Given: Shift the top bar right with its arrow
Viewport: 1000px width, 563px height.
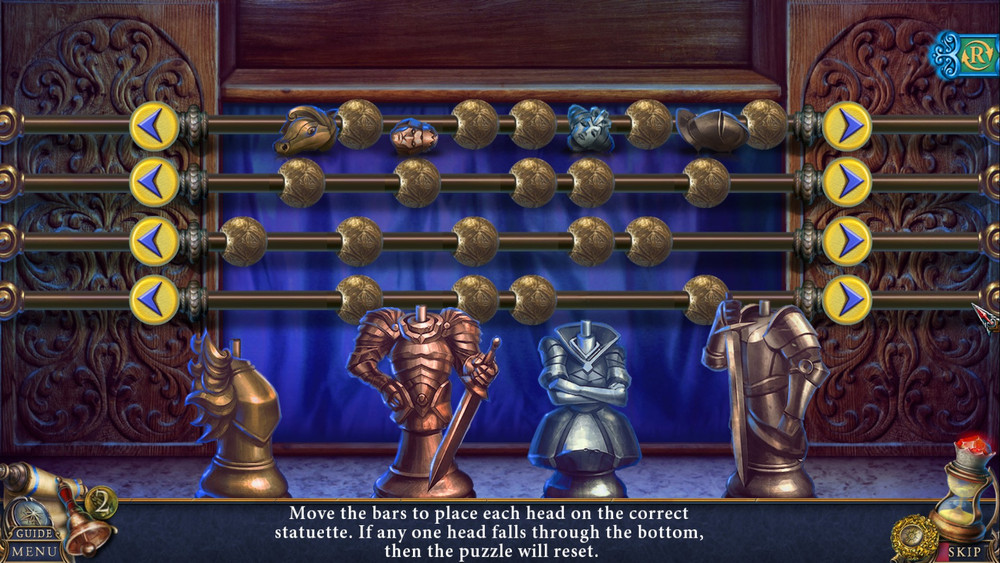Looking at the screenshot, I should [847, 127].
